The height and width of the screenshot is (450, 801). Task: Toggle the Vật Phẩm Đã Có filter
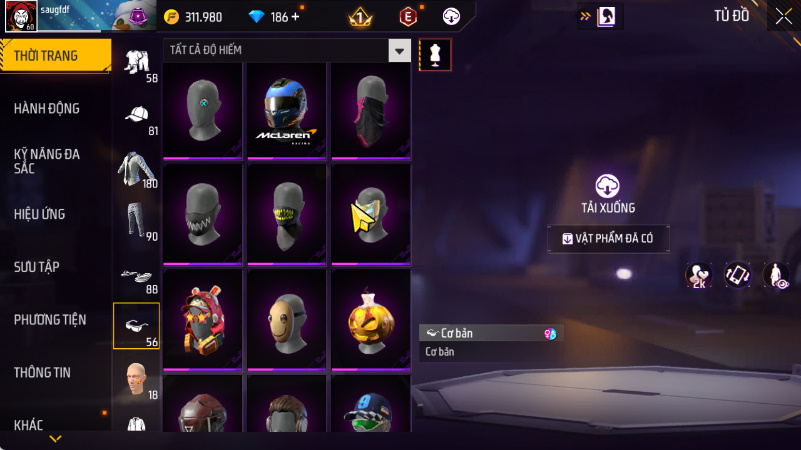pyautogui.click(x=609, y=238)
